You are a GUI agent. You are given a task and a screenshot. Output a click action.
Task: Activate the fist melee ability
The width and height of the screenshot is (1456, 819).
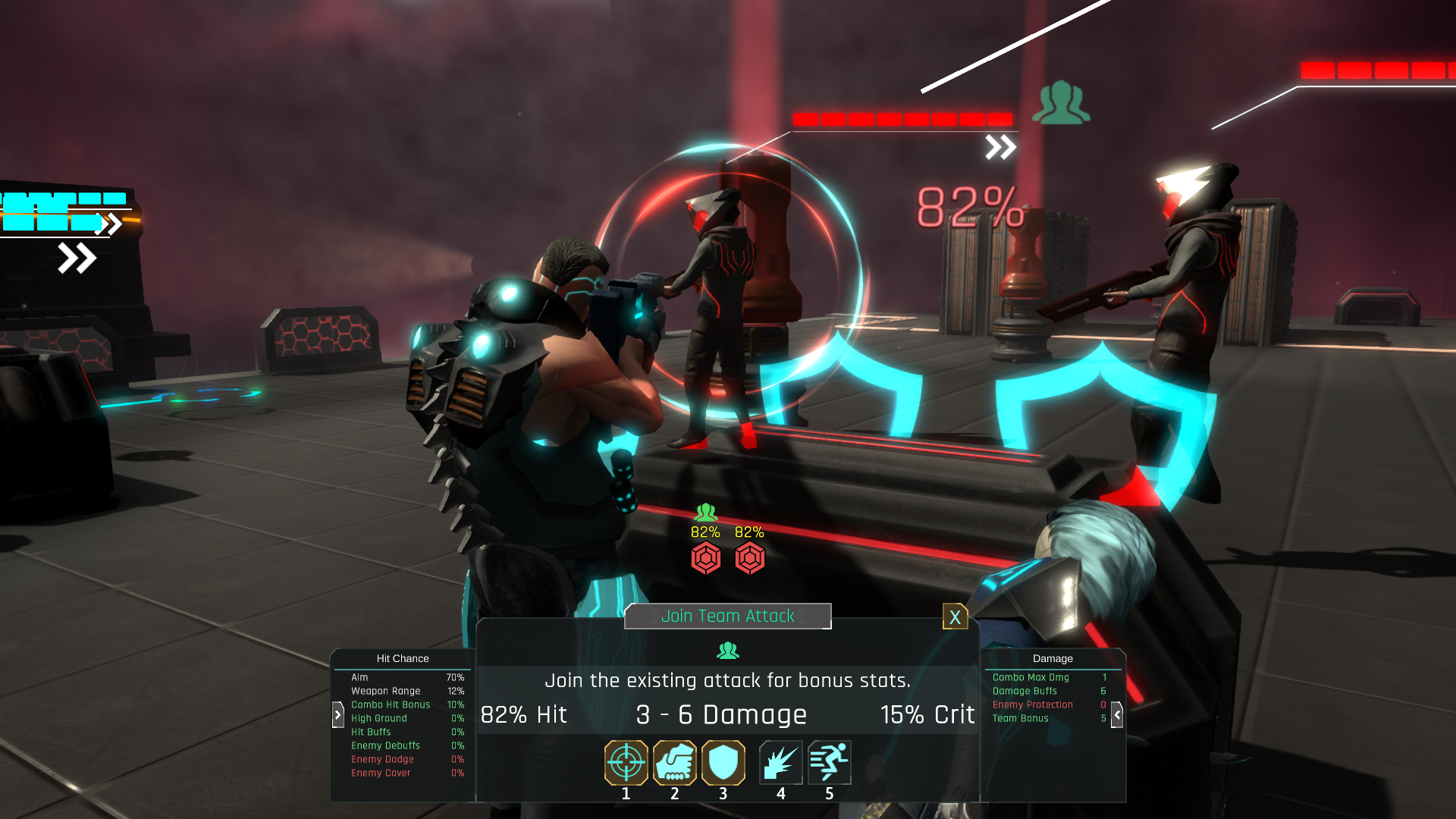[x=674, y=762]
